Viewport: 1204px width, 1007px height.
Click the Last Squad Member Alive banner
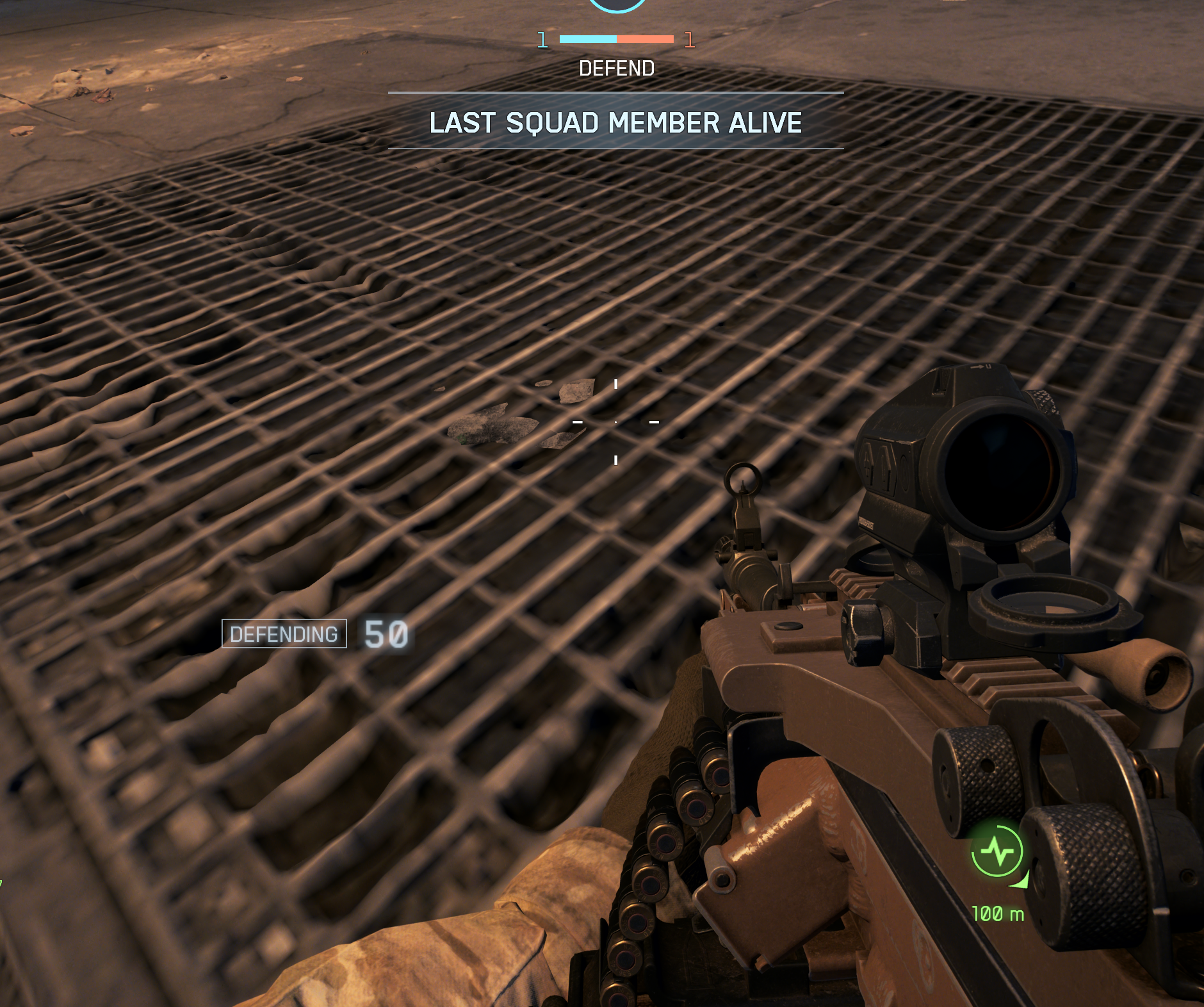[x=615, y=122]
